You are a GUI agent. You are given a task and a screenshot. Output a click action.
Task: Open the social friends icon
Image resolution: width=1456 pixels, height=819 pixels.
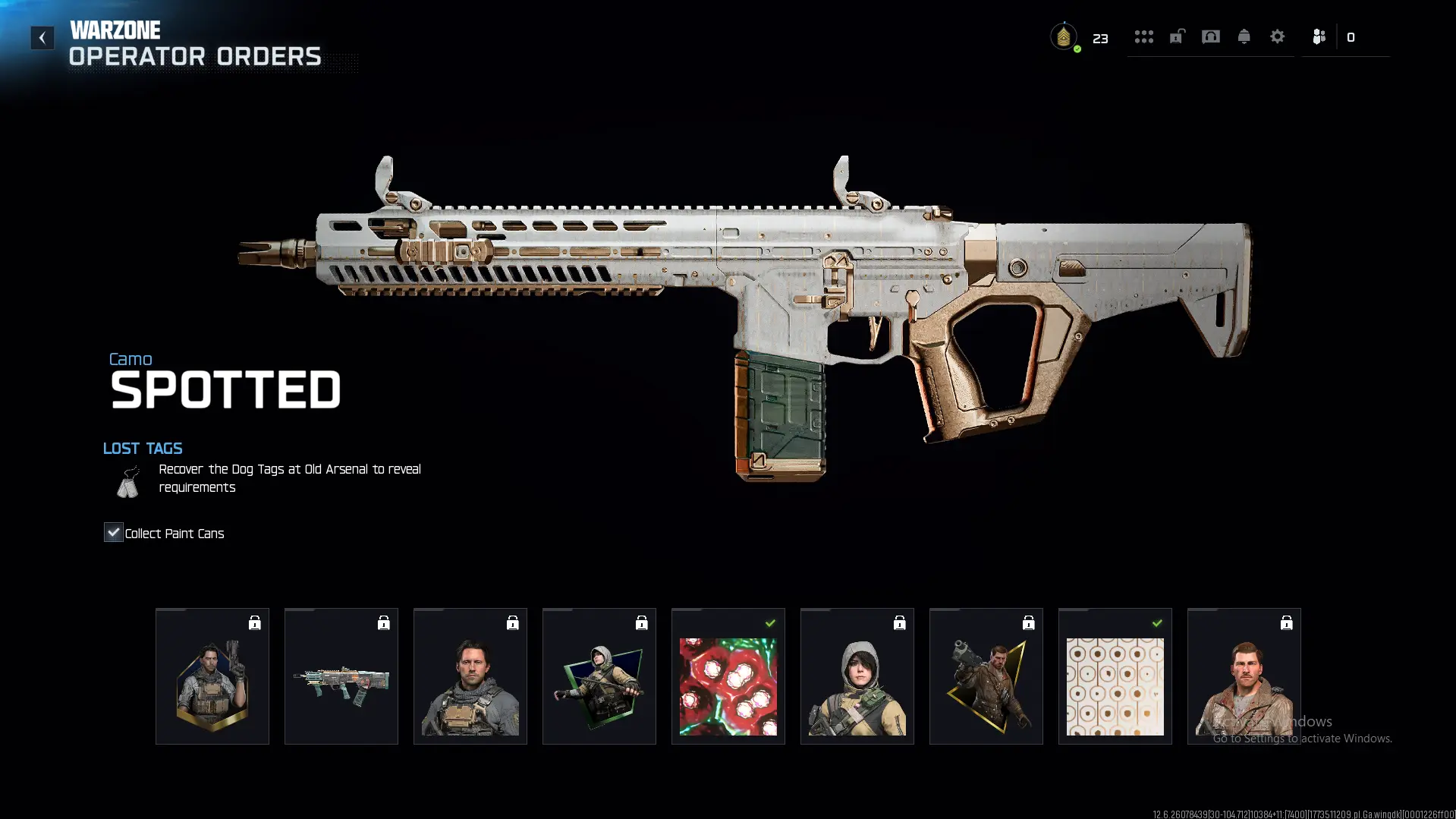click(1319, 36)
